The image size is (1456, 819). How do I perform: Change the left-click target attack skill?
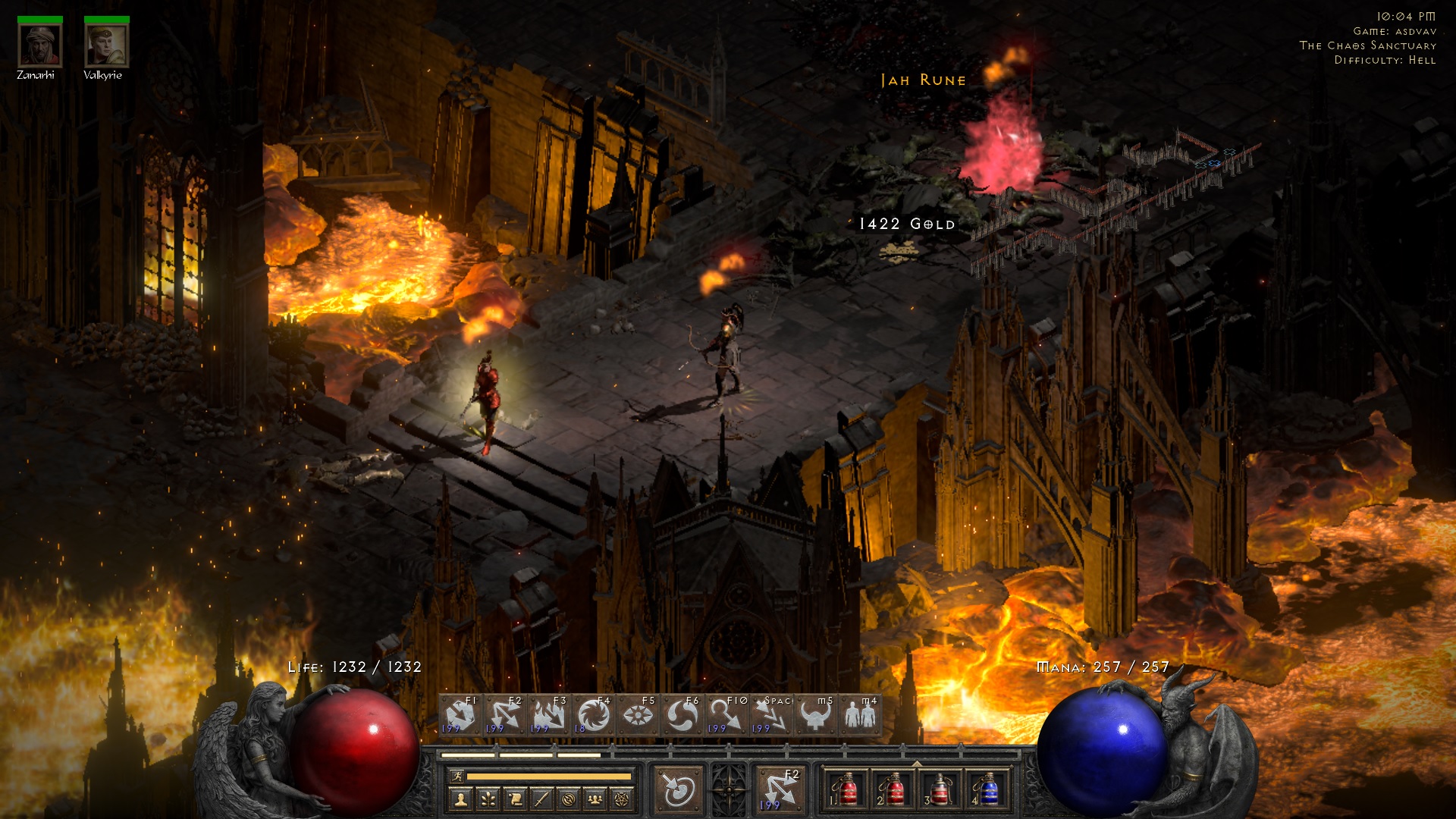coord(679,790)
